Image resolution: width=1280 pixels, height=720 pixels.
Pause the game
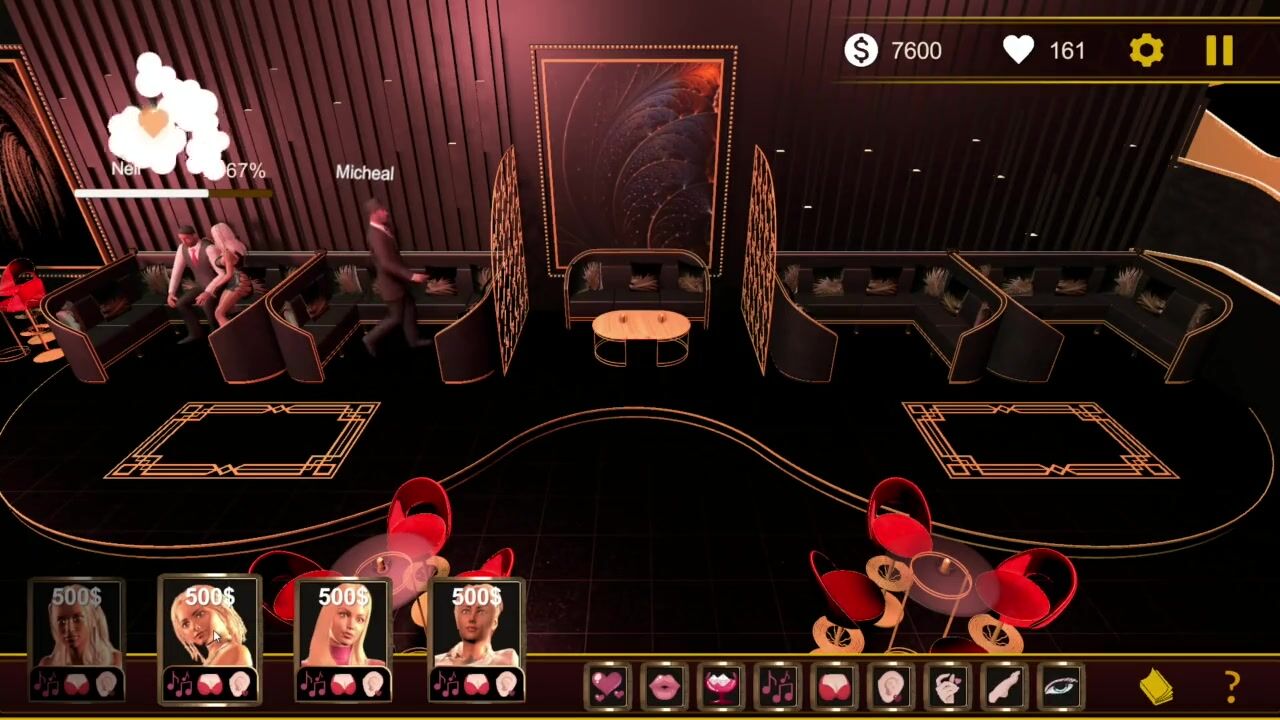point(1219,51)
